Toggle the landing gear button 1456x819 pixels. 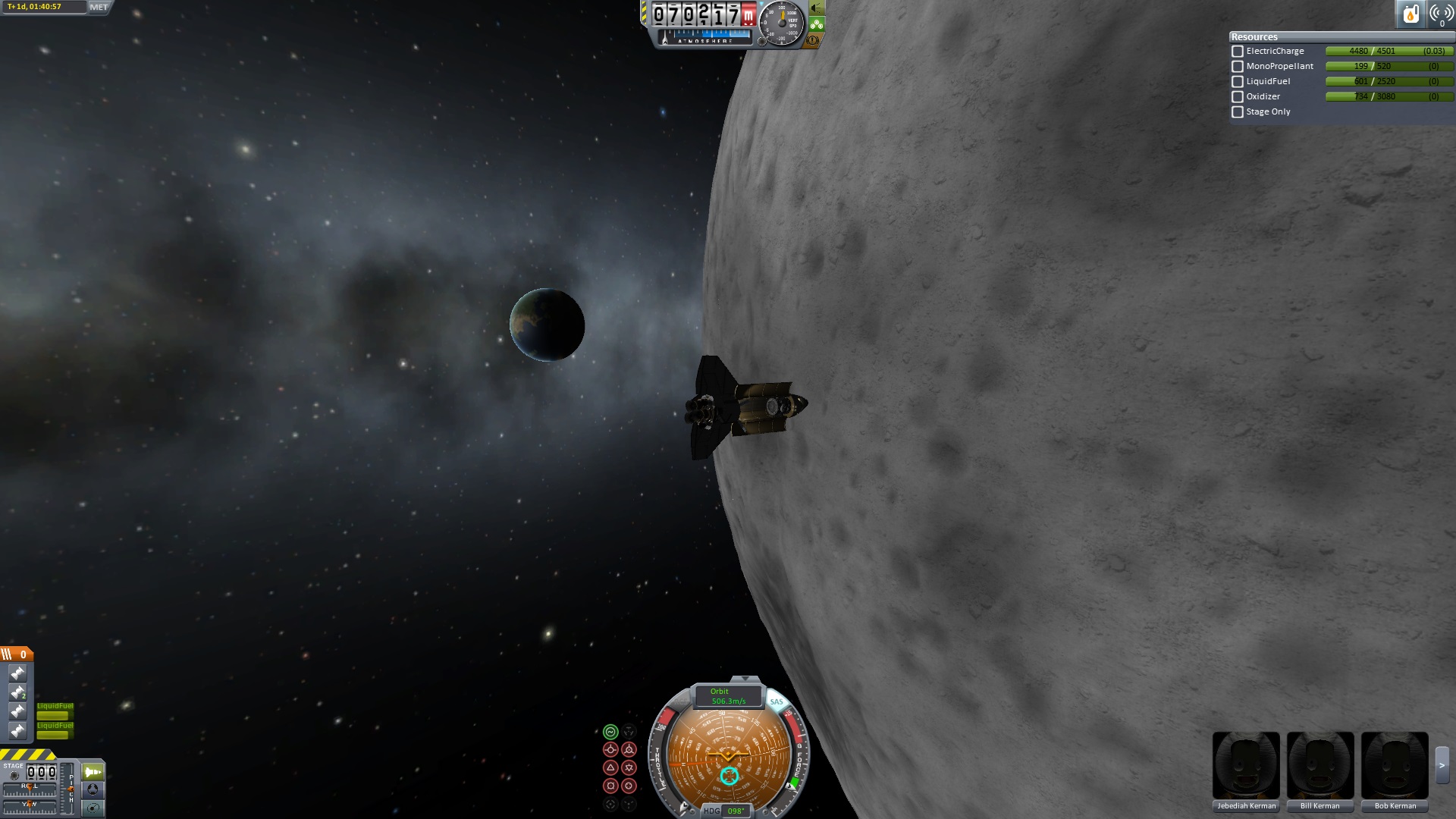(817, 24)
